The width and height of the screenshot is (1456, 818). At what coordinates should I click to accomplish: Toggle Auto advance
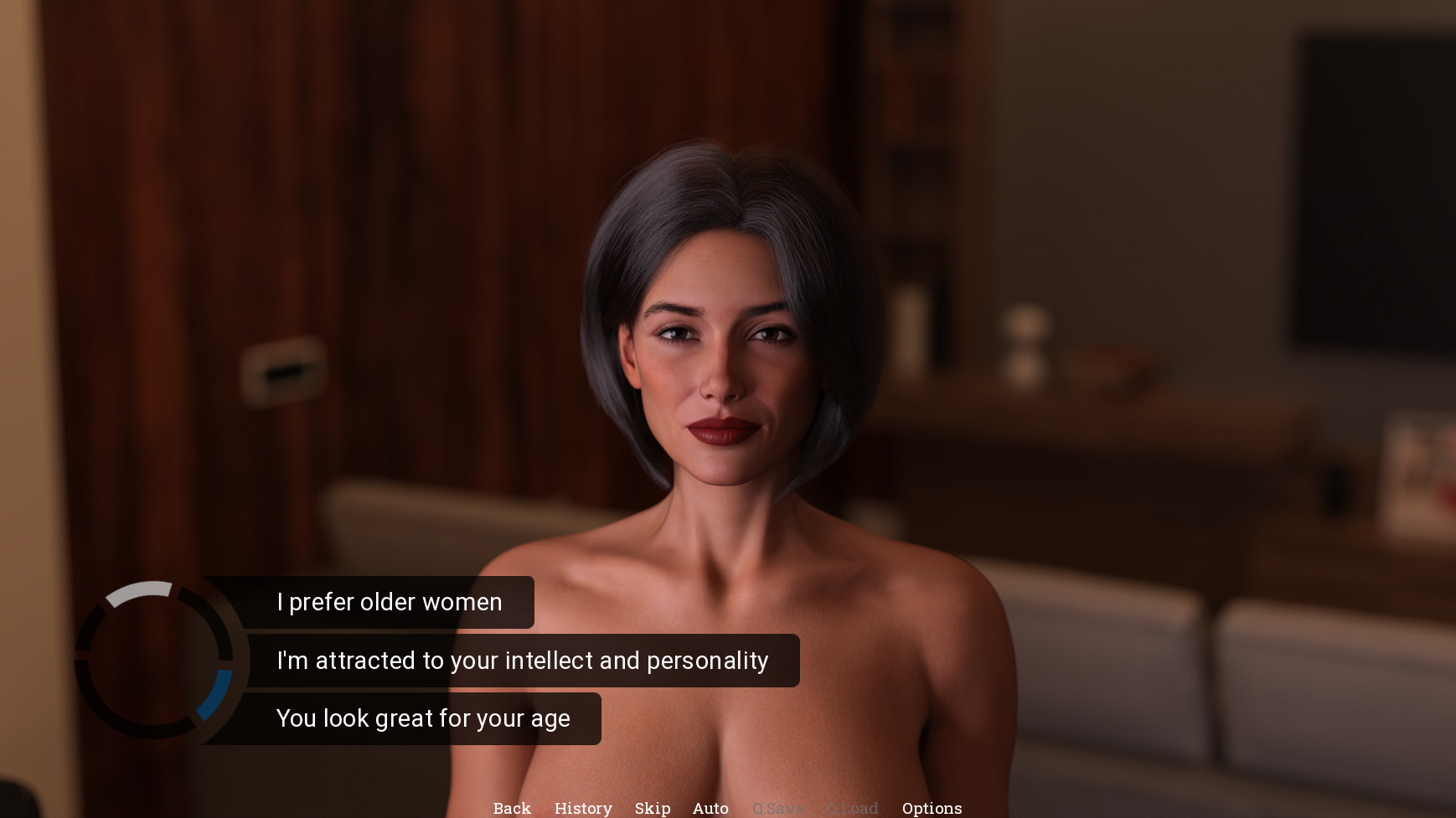tap(710, 808)
